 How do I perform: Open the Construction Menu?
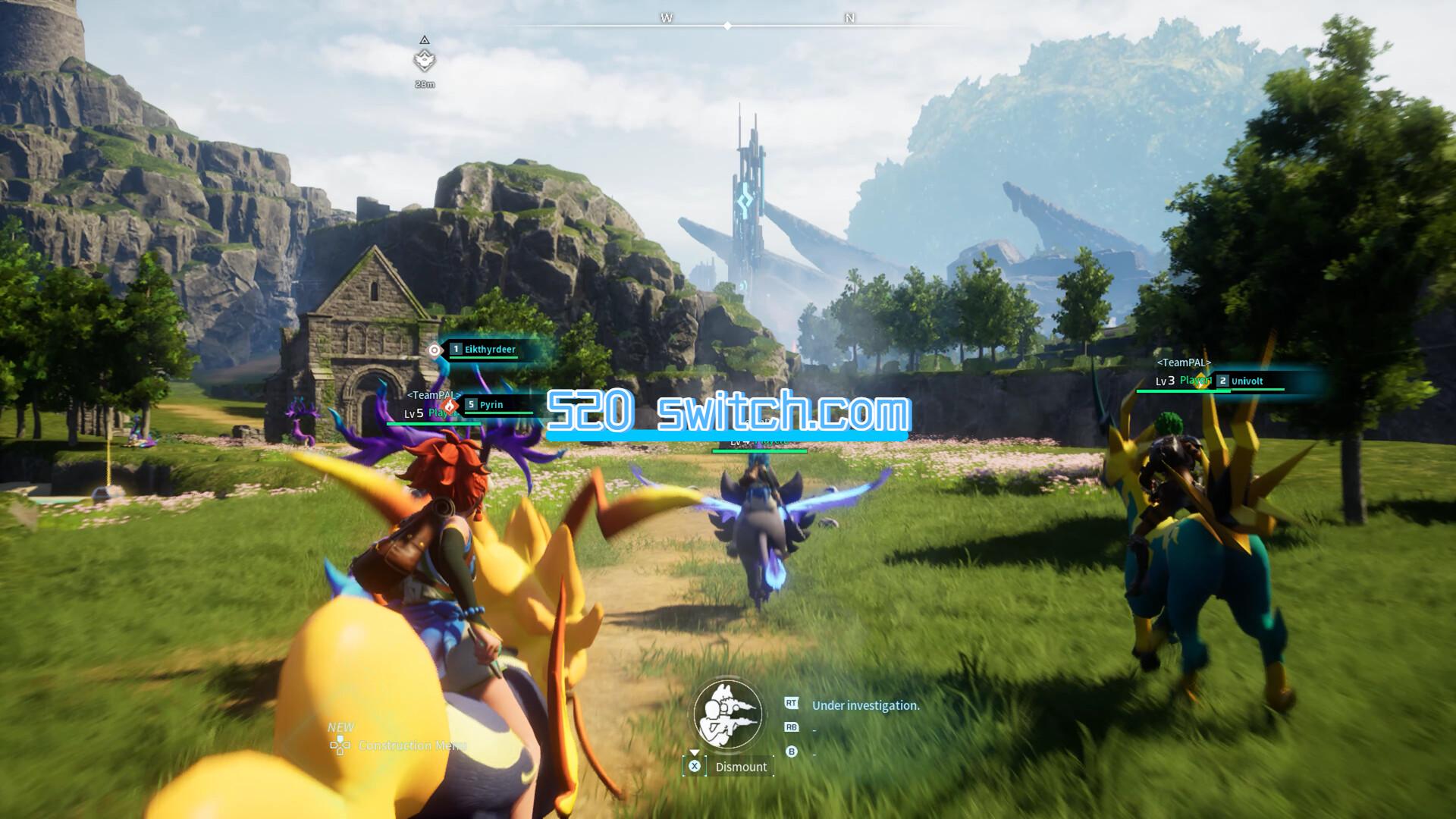(412, 746)
